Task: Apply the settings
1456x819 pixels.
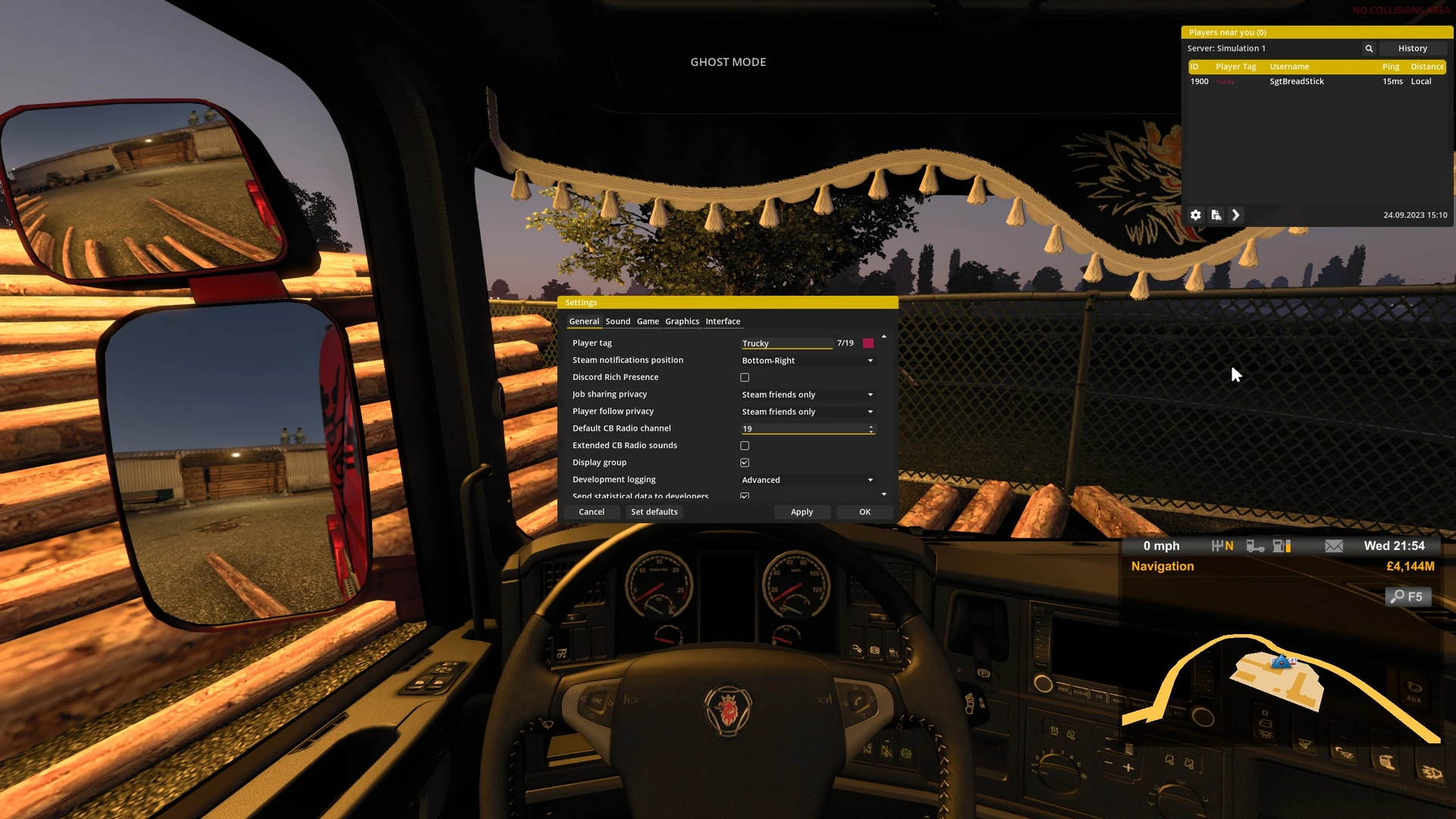Action: click(x=802, y=512)
